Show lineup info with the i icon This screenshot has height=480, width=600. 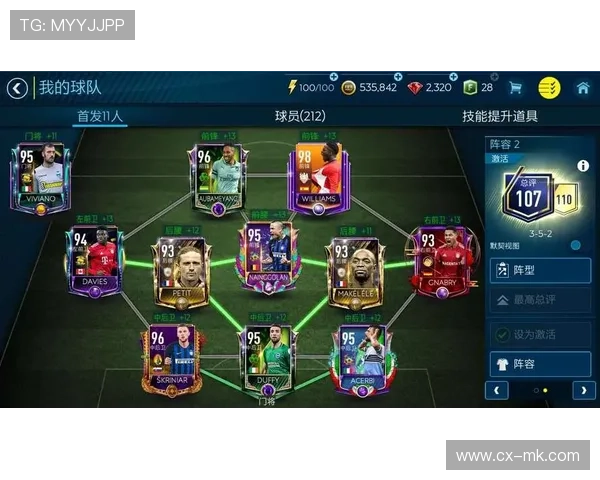(x=583, y=166)
